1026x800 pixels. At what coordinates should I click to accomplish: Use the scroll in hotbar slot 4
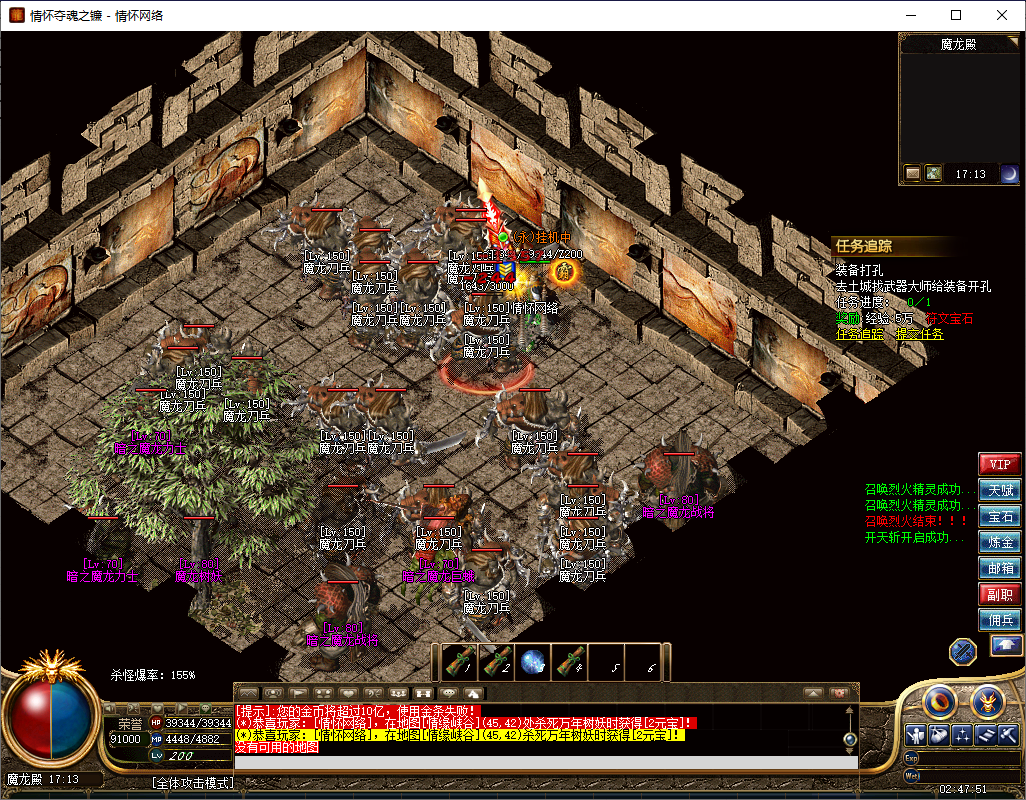tap(570, 662)
